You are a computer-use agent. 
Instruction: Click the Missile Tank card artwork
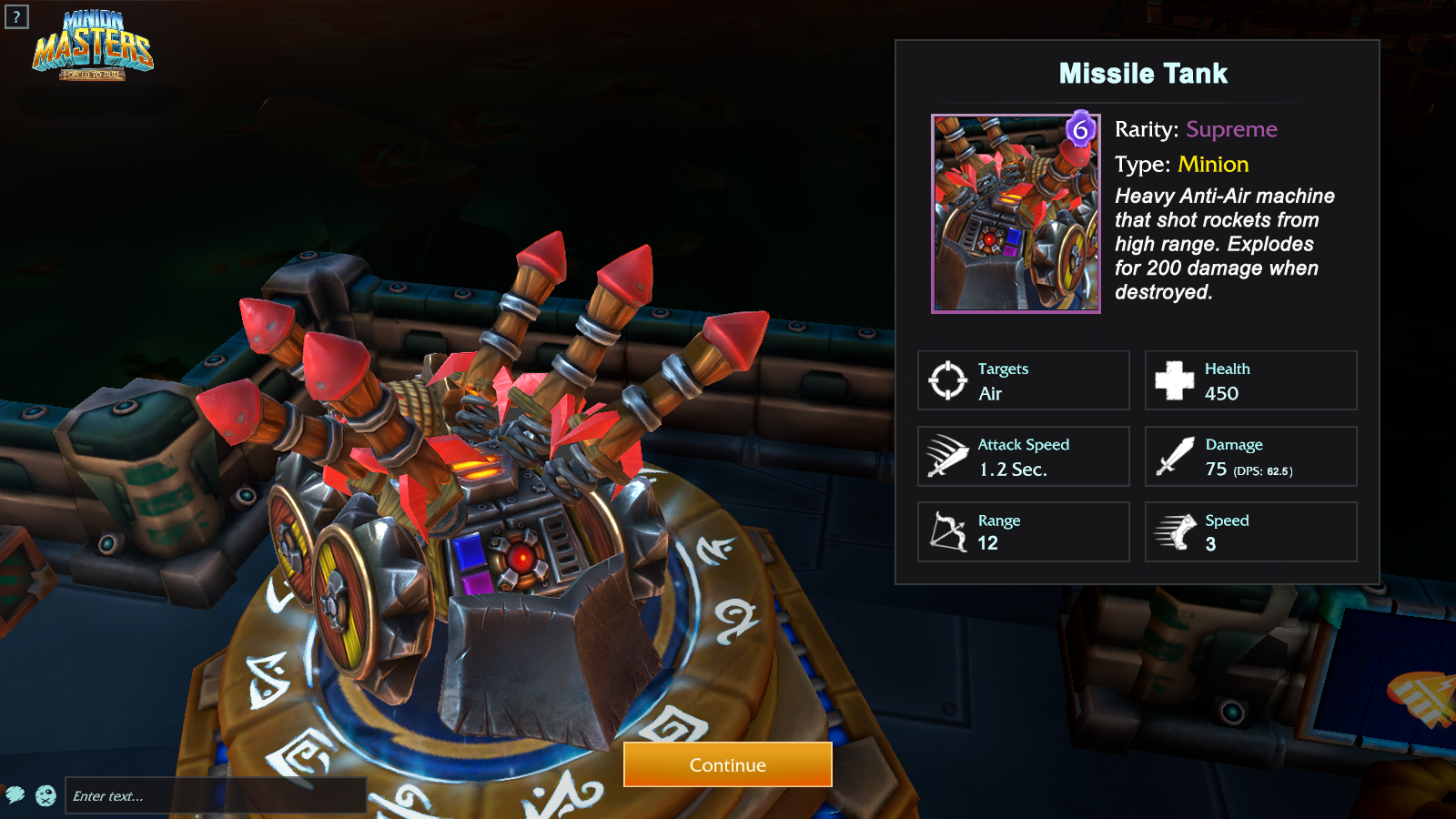click(1015, 215)
